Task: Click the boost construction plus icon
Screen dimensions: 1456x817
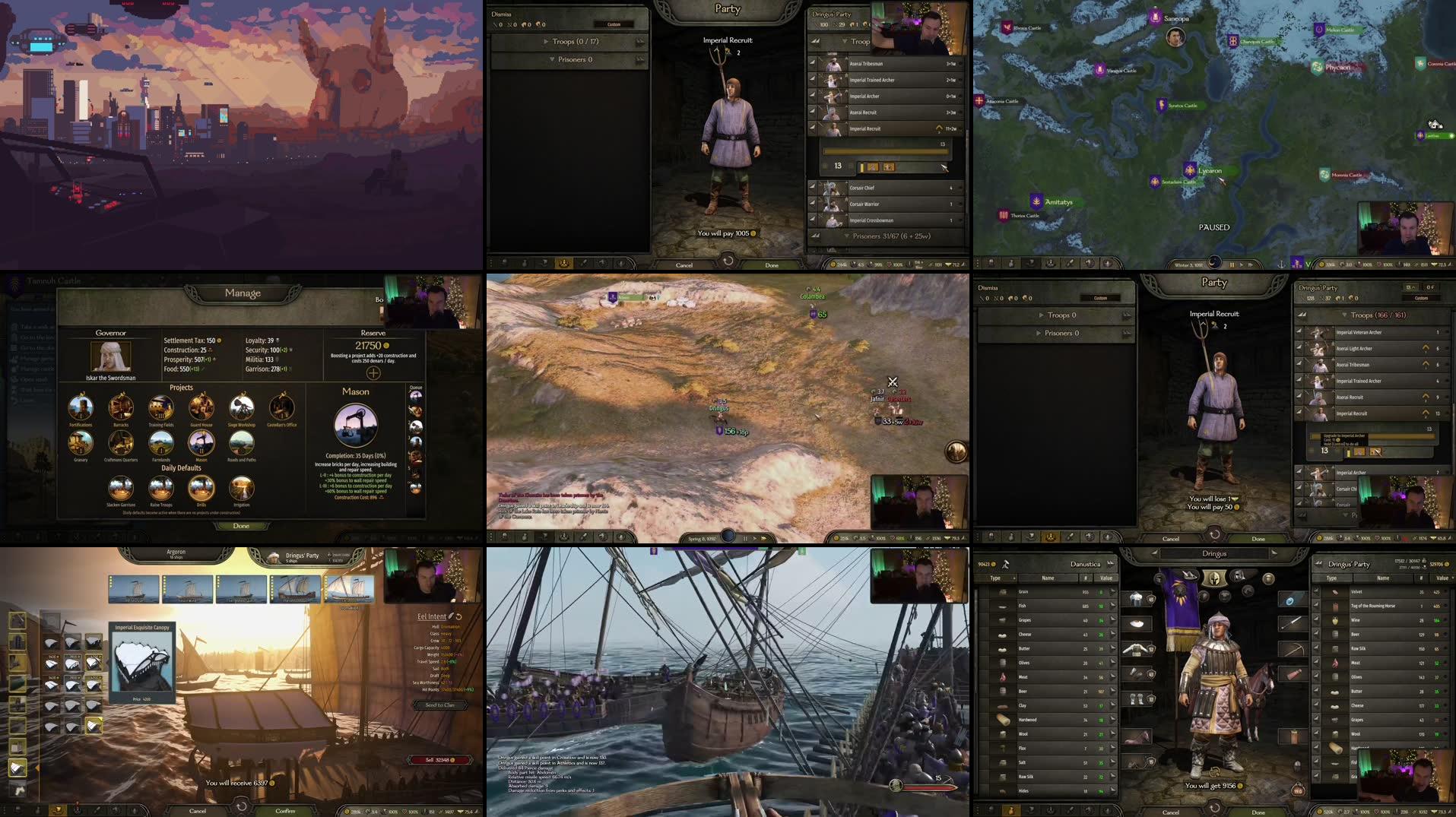Action: tap(373, 372)
